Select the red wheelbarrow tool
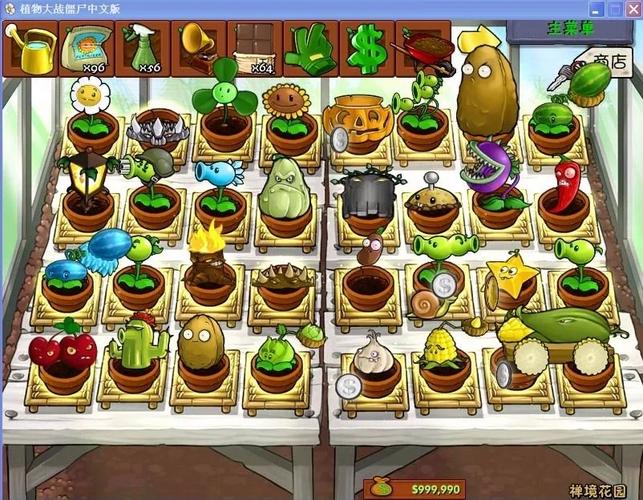The image size is (643, 500). [423, 48]
